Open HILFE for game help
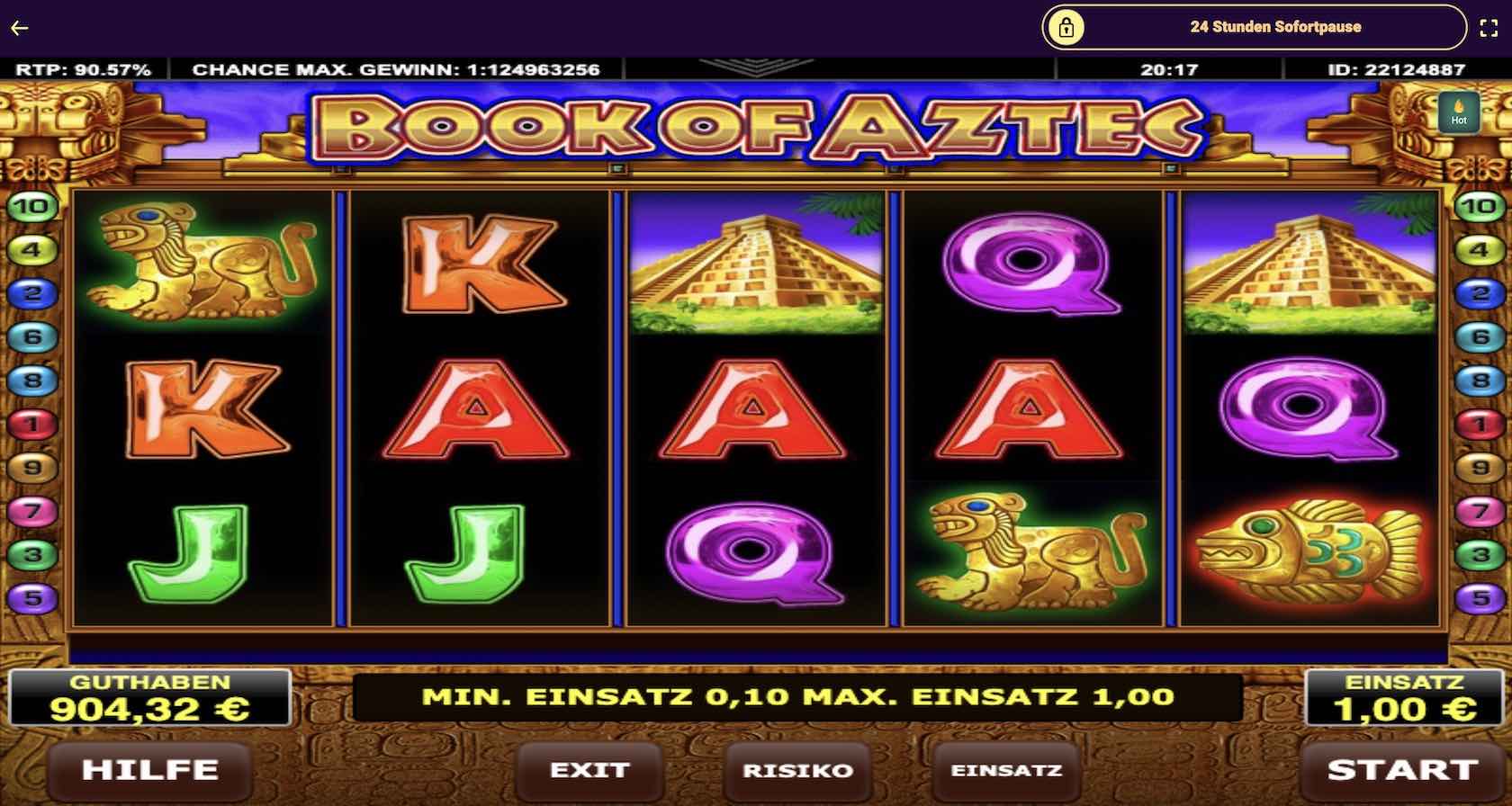This screenshot has width=1512, height=806. [x=149, y=770]
